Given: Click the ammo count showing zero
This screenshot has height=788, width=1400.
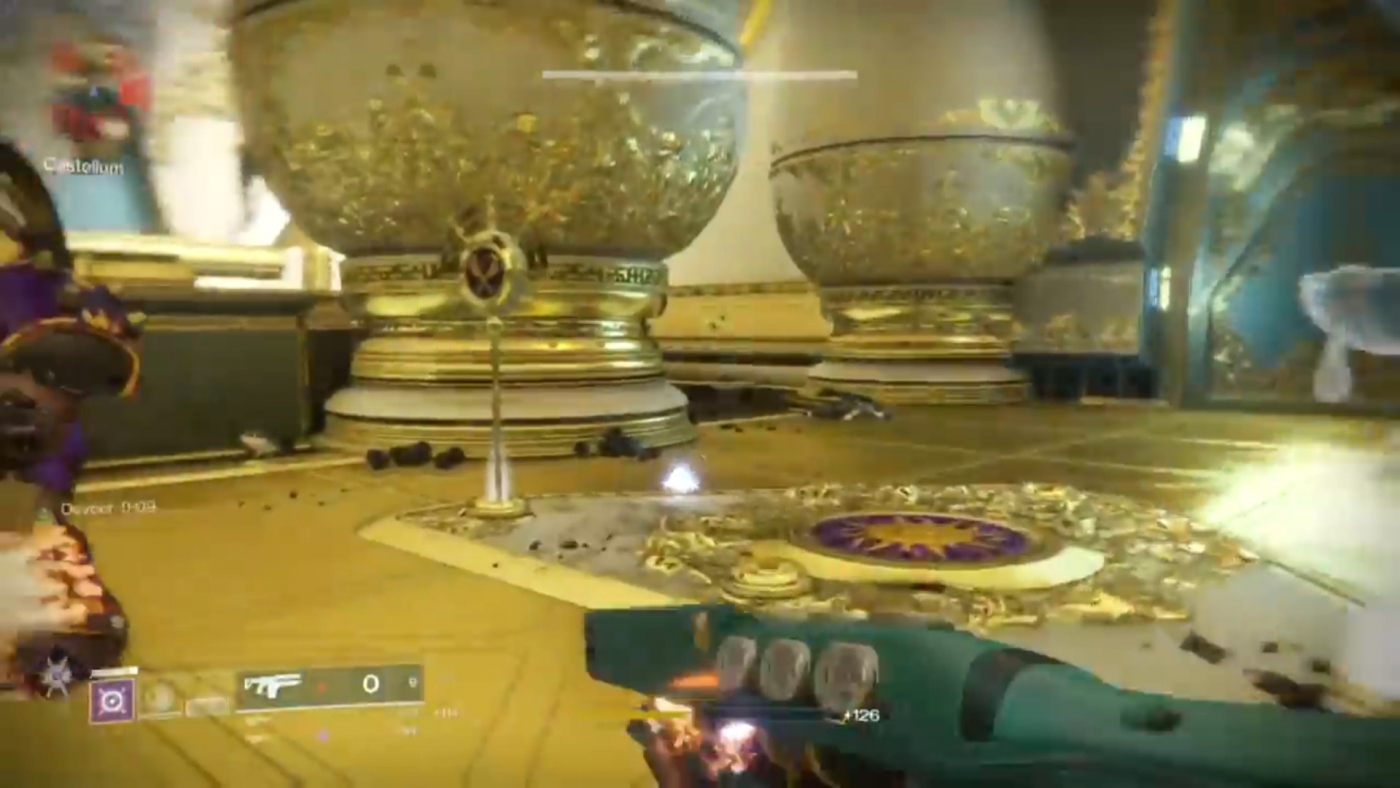Looking at the screenshot, I should 370,683.
